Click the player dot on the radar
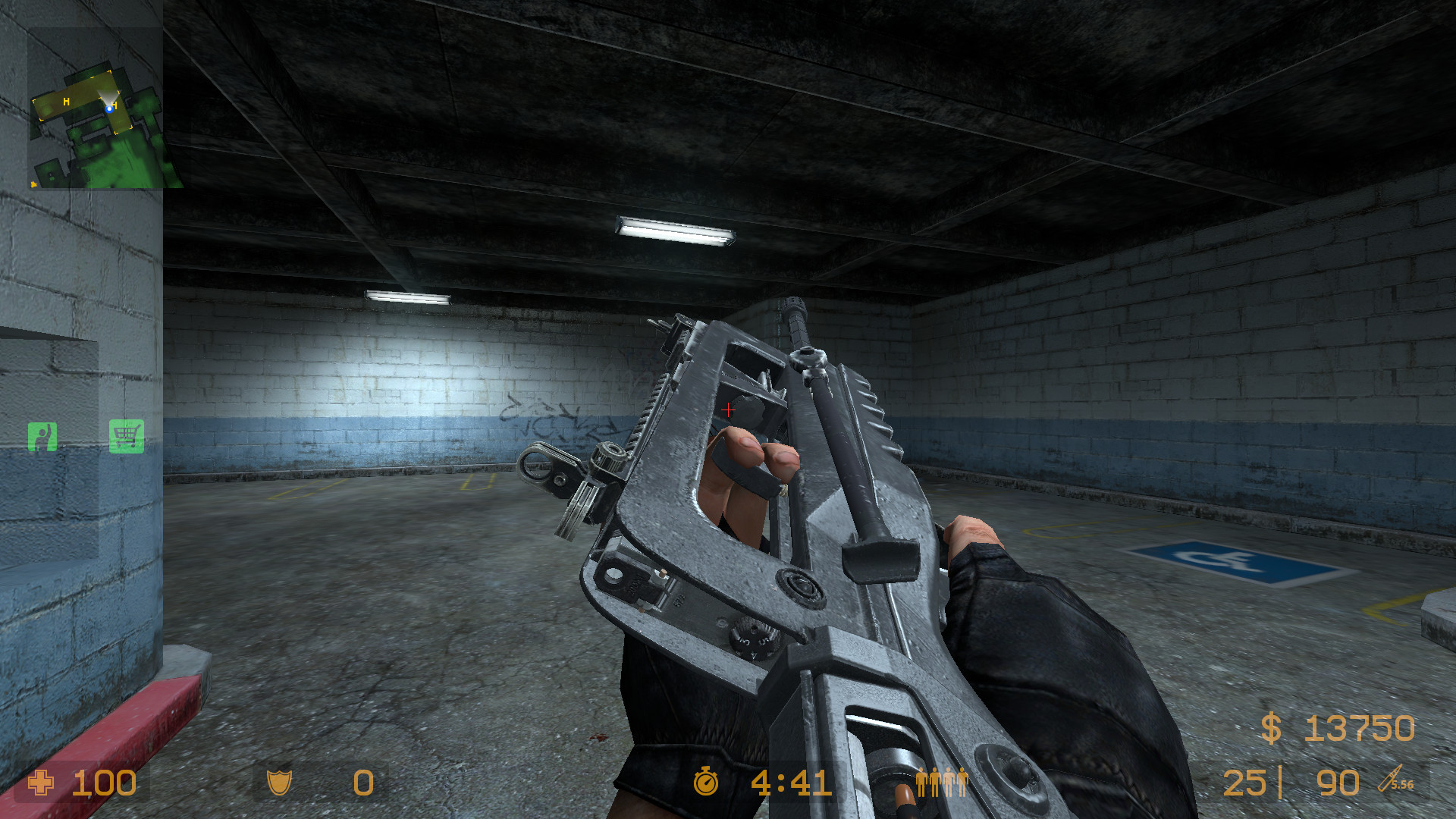 (111, 108)
